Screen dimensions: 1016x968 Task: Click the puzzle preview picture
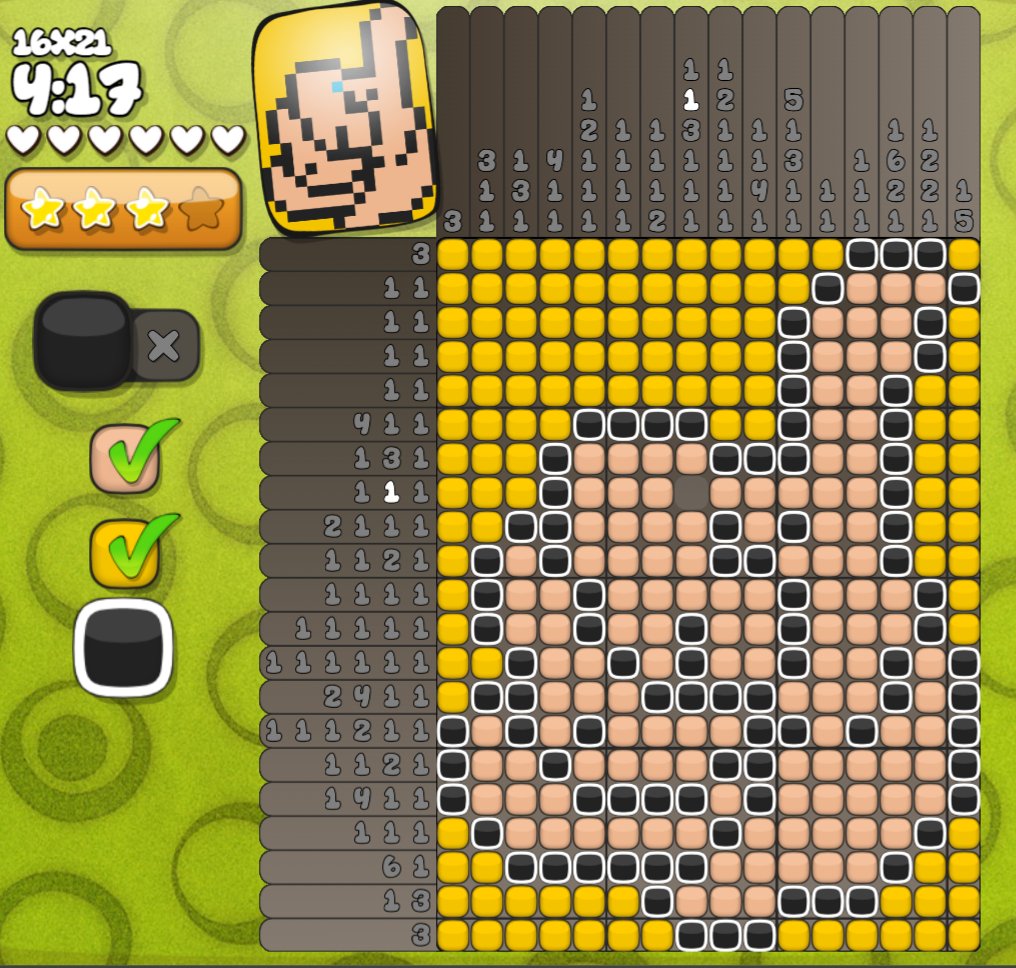click(x=345, y=119)
